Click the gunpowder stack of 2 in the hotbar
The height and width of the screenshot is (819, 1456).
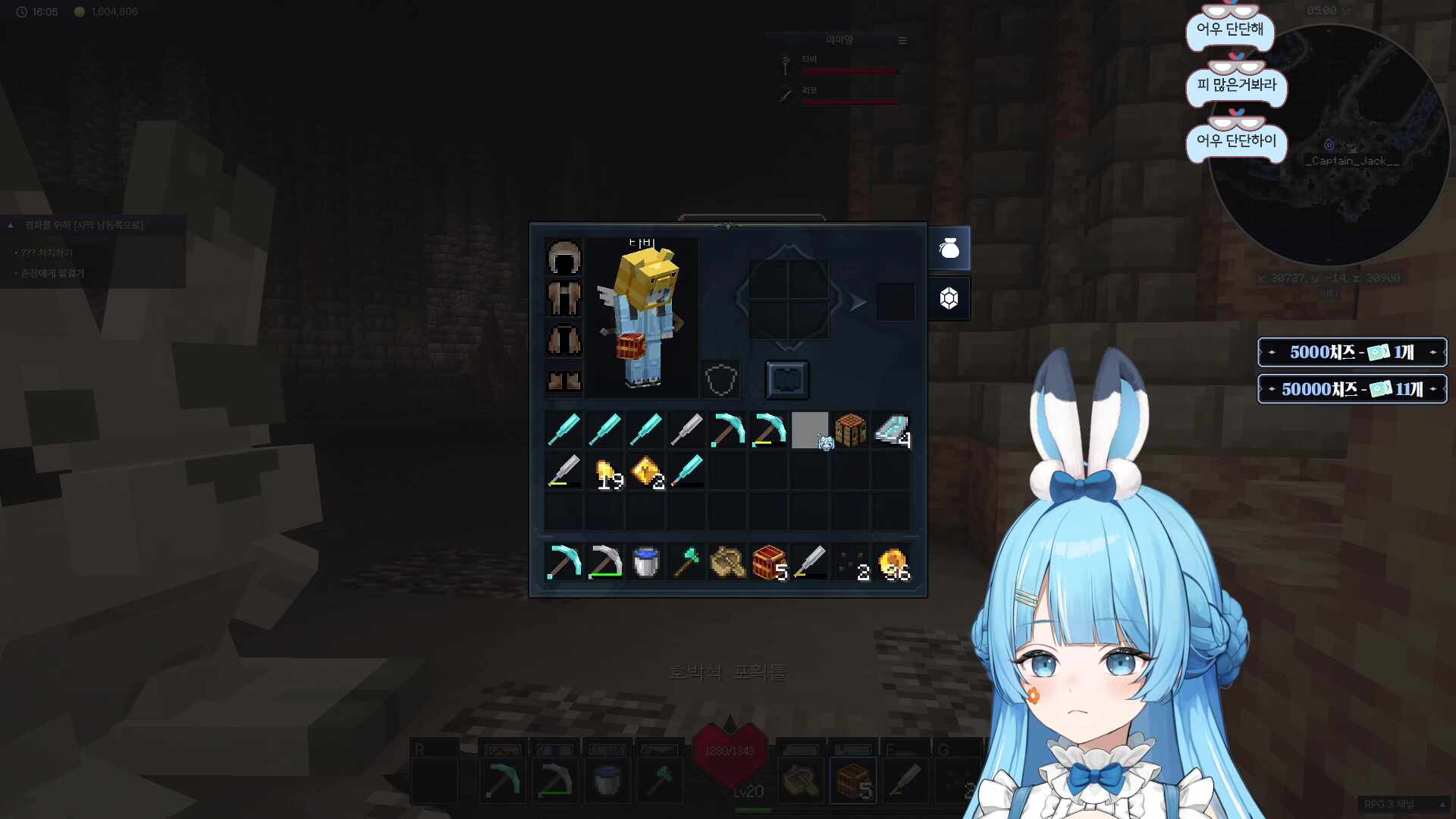click(x=851, y=562)
